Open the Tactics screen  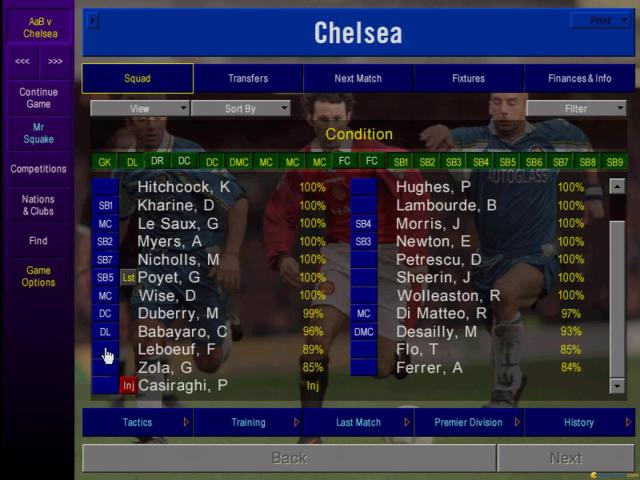(138, 422)
